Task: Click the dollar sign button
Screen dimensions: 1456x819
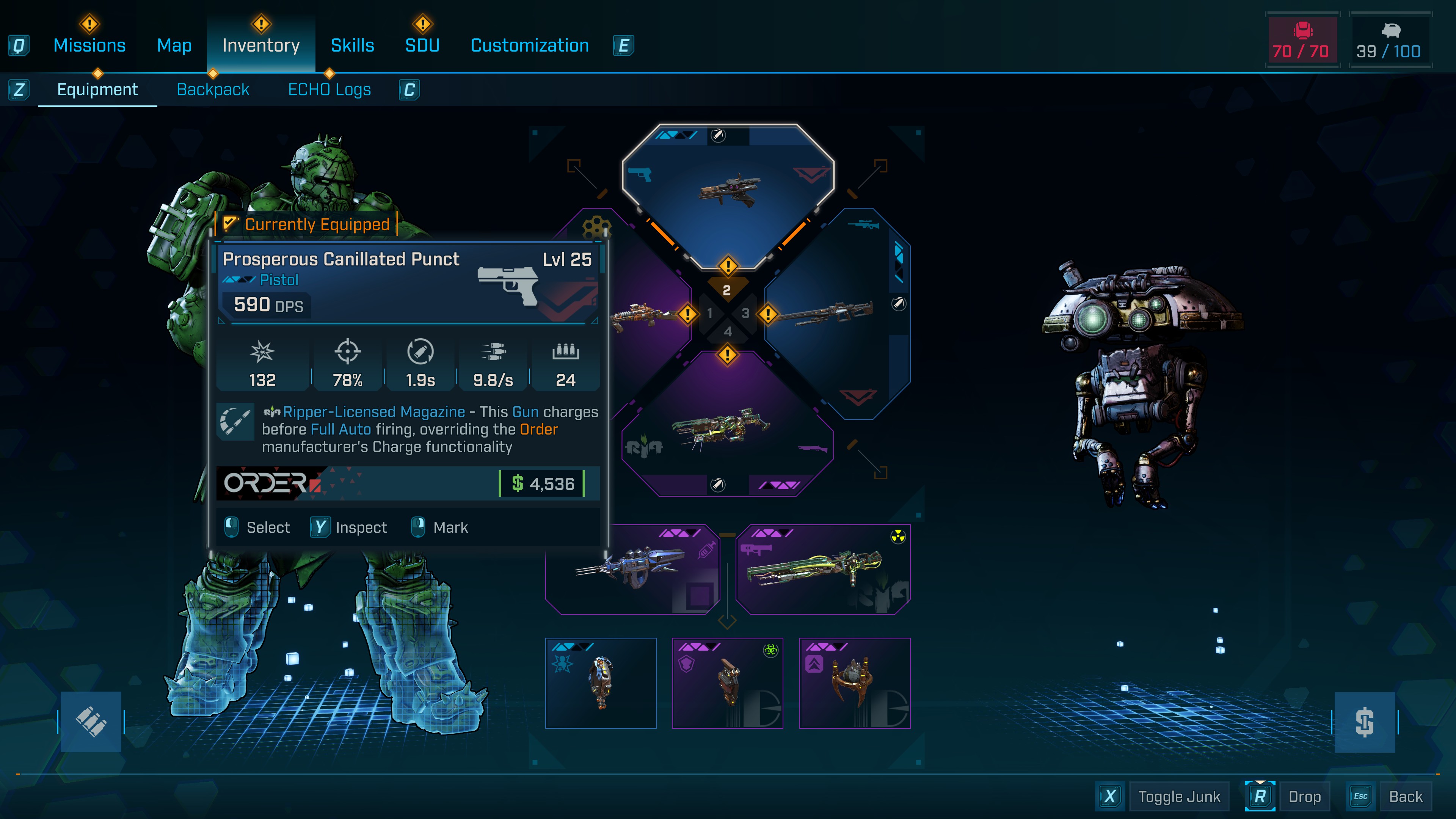Action: [1364, 722]
